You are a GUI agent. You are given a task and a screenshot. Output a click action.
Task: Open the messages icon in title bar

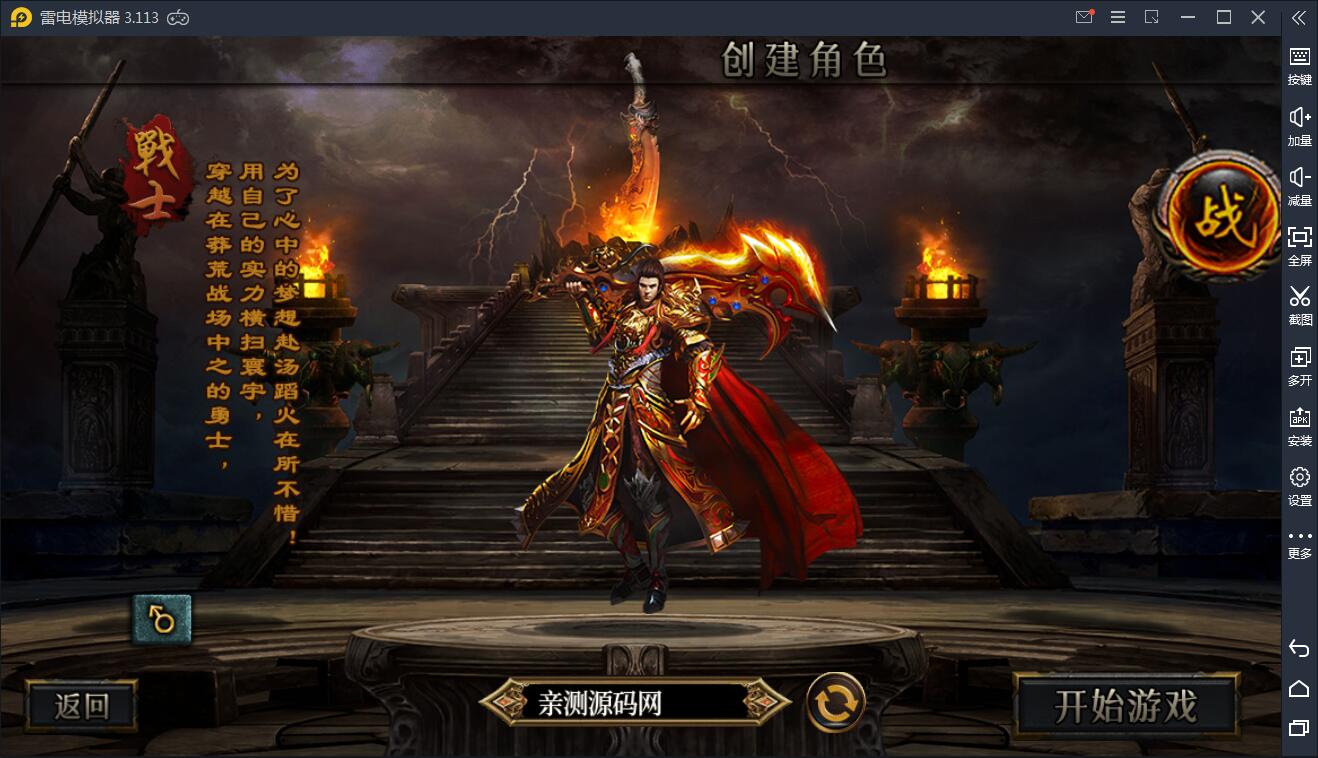(x=1084, y=17)
